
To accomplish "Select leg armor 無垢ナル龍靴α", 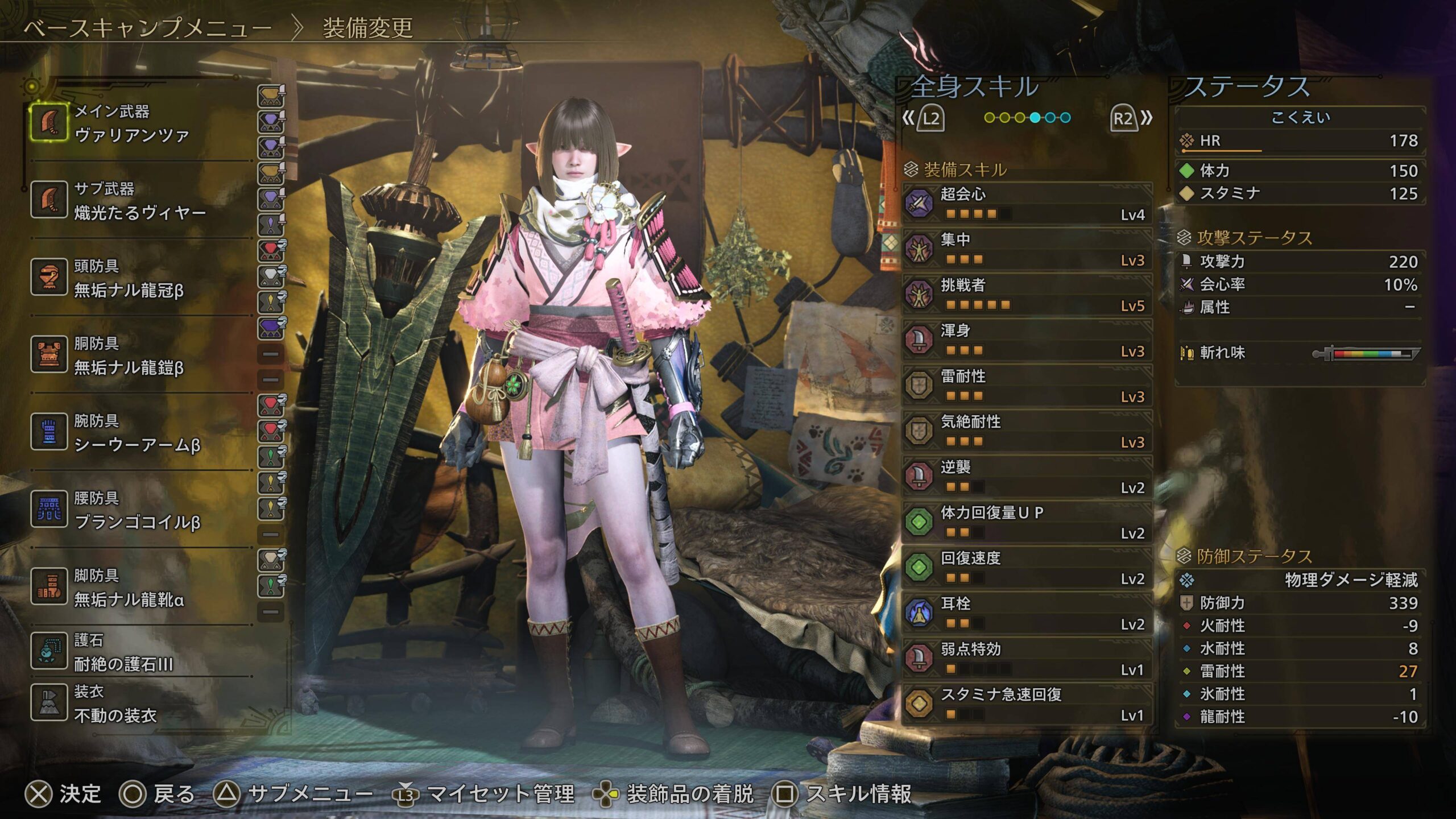I will pos(136,587).
